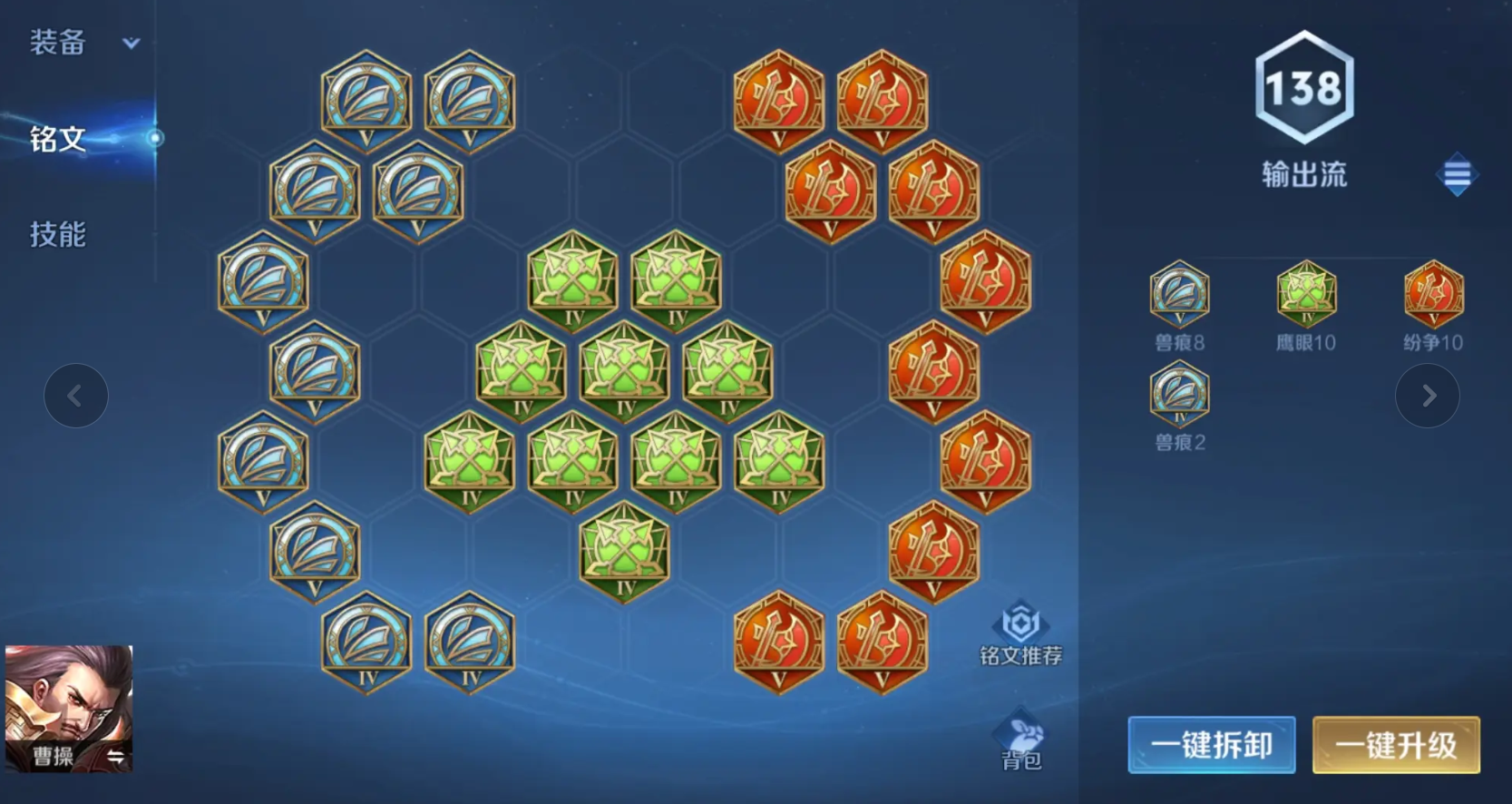Select the 铭文 inscription tab
Viewport: 1512px width, 804px height.
pos(58,139)
